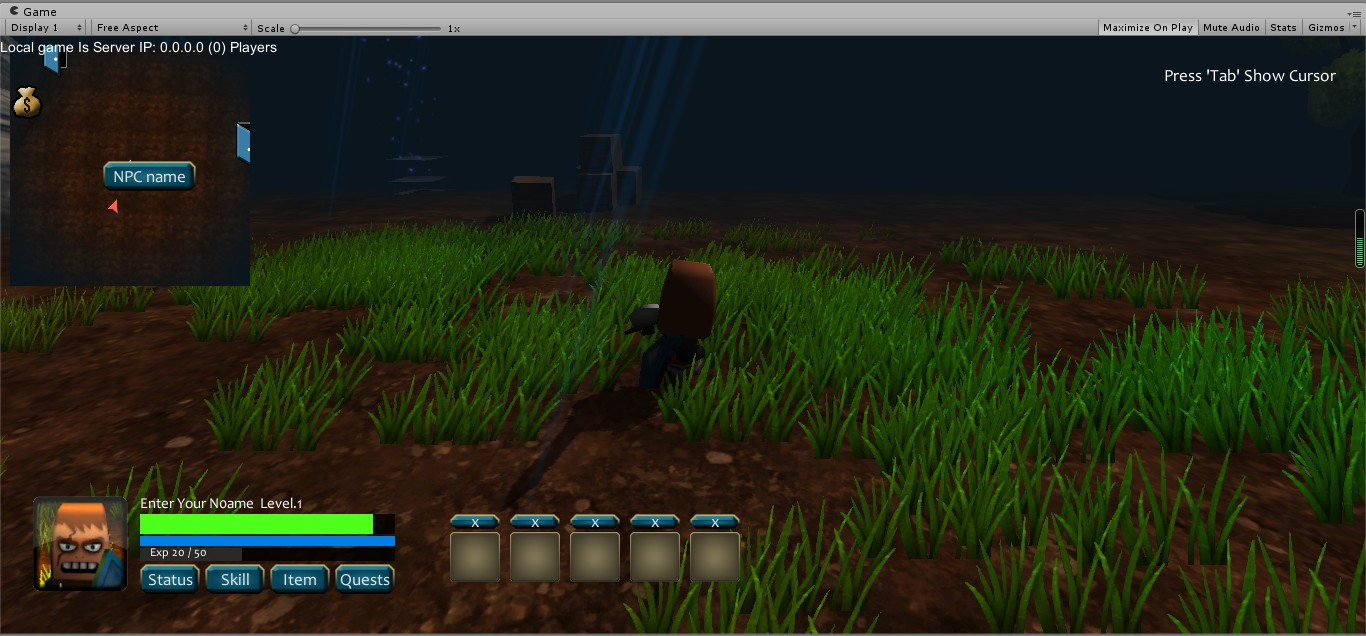The height and width of the screenshot is (636, 1366).
Task: Click the red arrow marker on the minimap
Action: pyautogui.click(x=113, y=206)
